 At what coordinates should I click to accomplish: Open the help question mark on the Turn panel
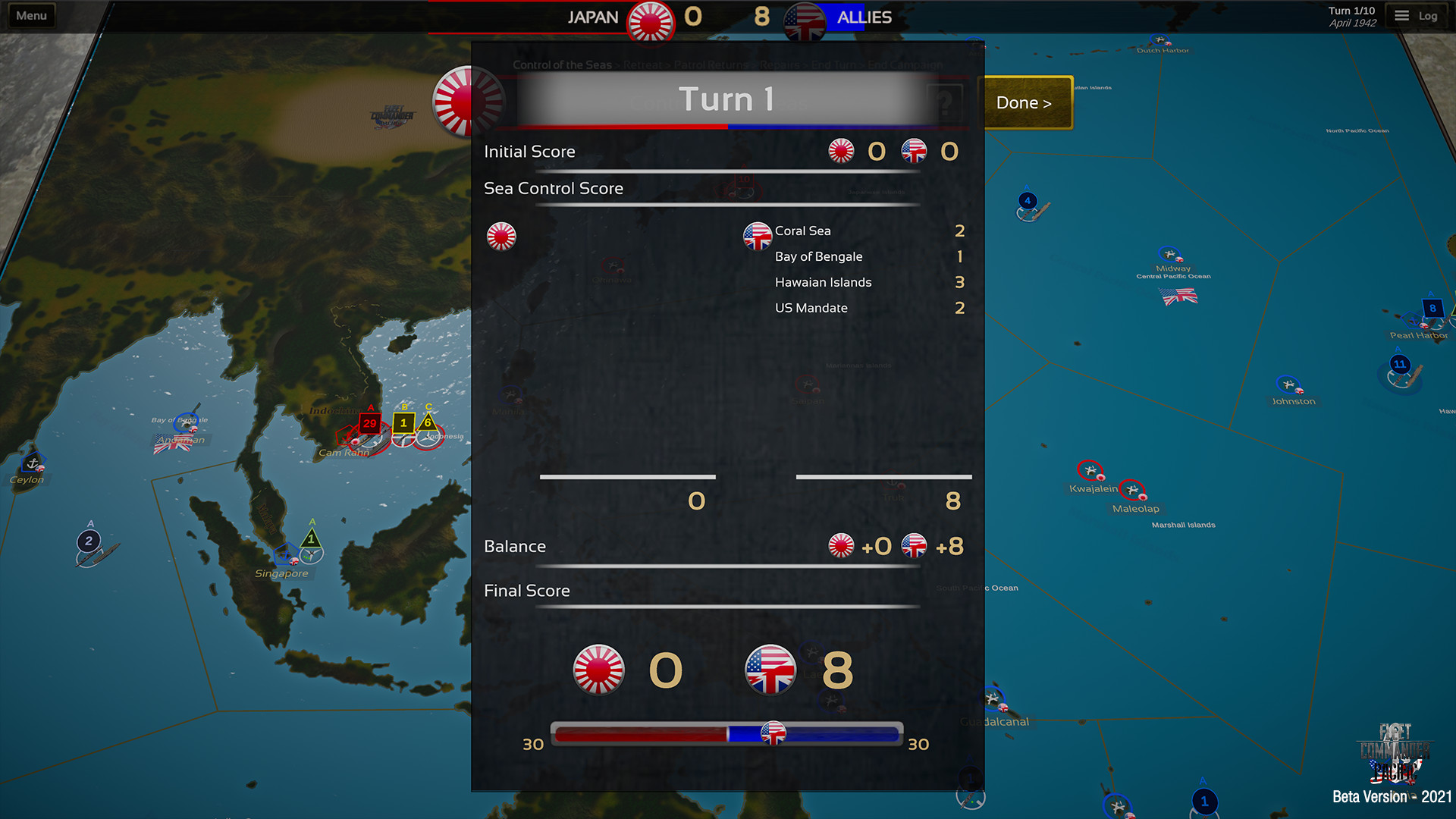point(946,102)
